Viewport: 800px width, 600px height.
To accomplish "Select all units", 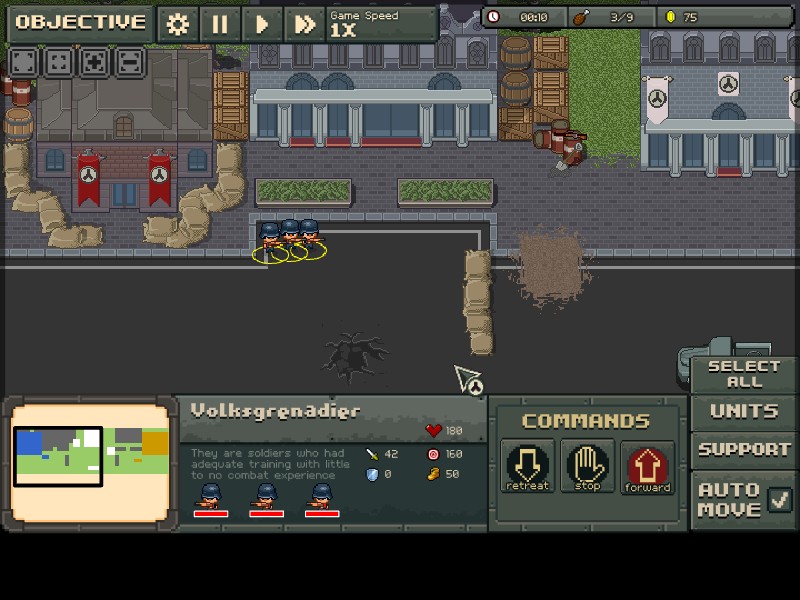I will point(743,374).
